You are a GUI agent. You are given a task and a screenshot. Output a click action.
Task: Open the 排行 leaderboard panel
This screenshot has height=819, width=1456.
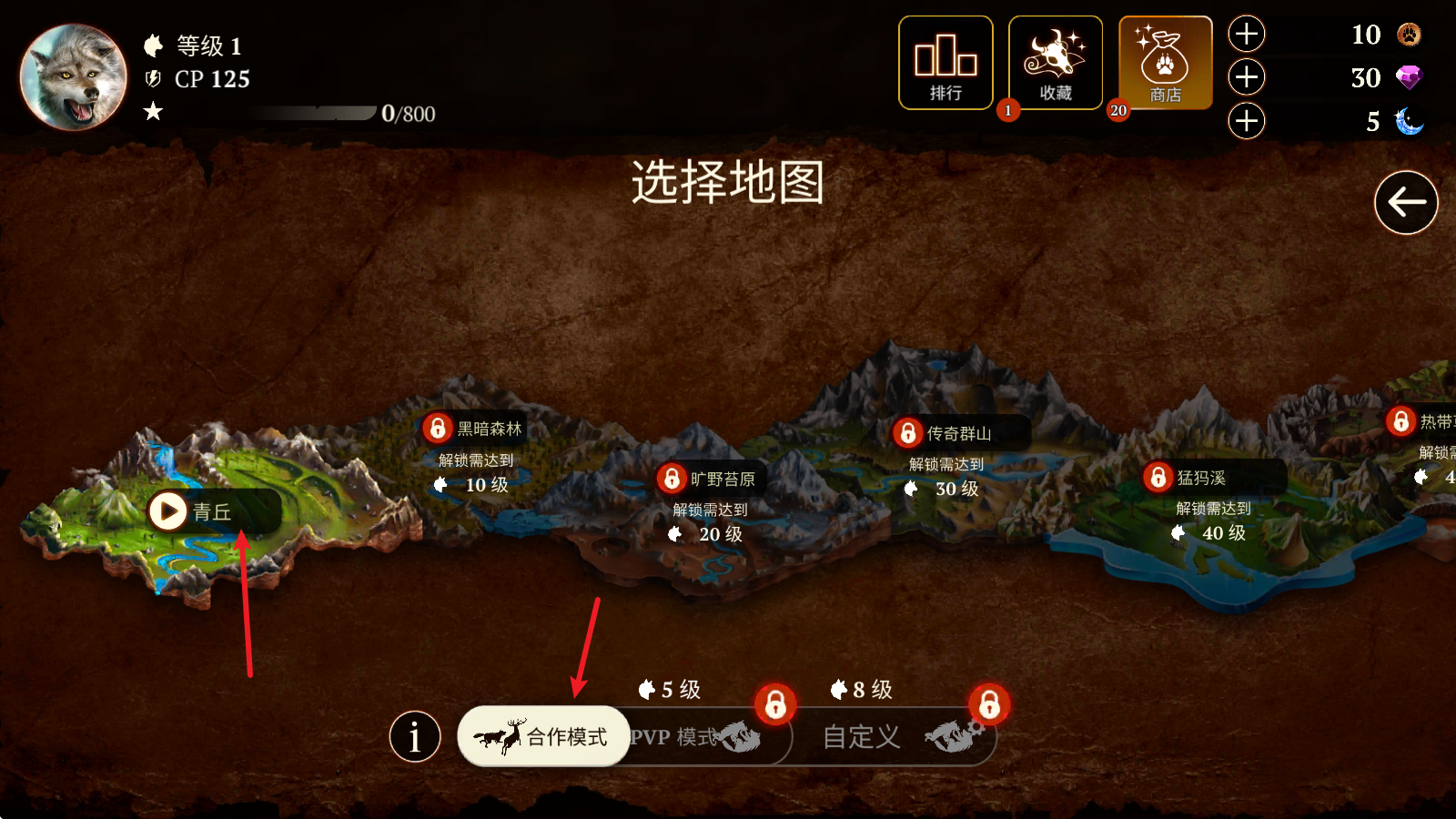click(945, 61)
